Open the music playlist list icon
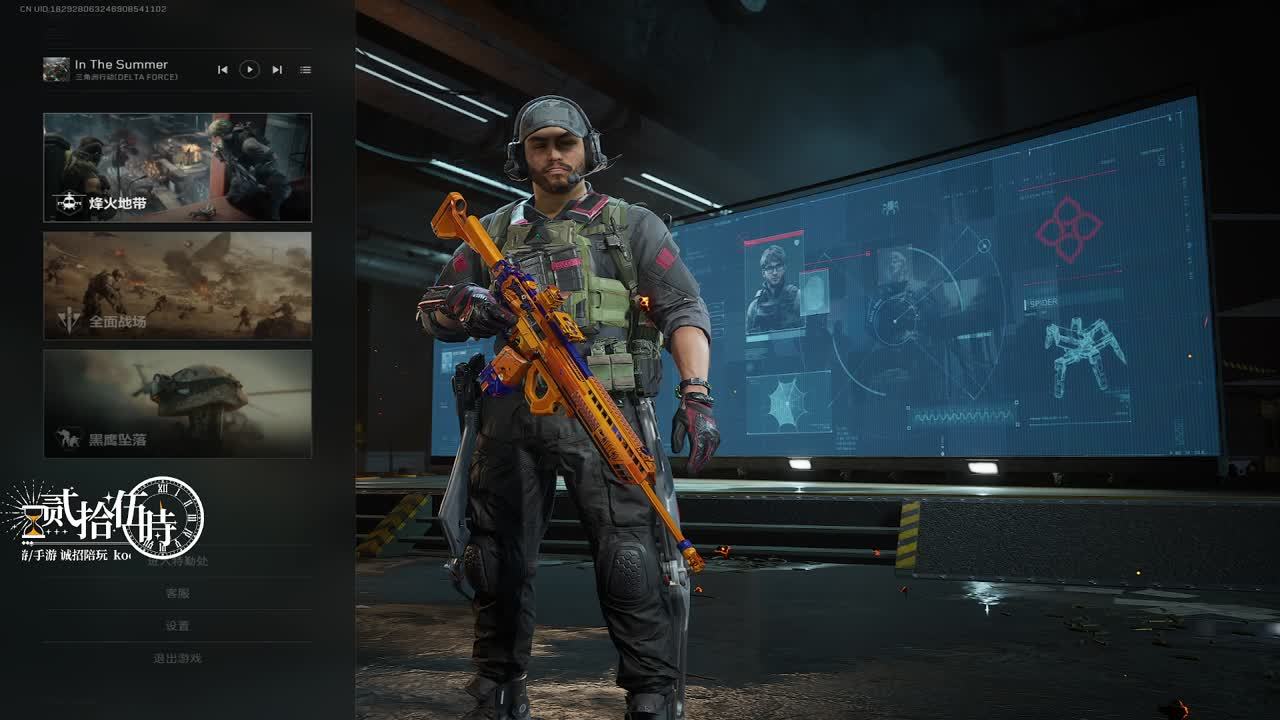Image resolution: width=1280 pixels, height=720 pixels. [305, 69]
